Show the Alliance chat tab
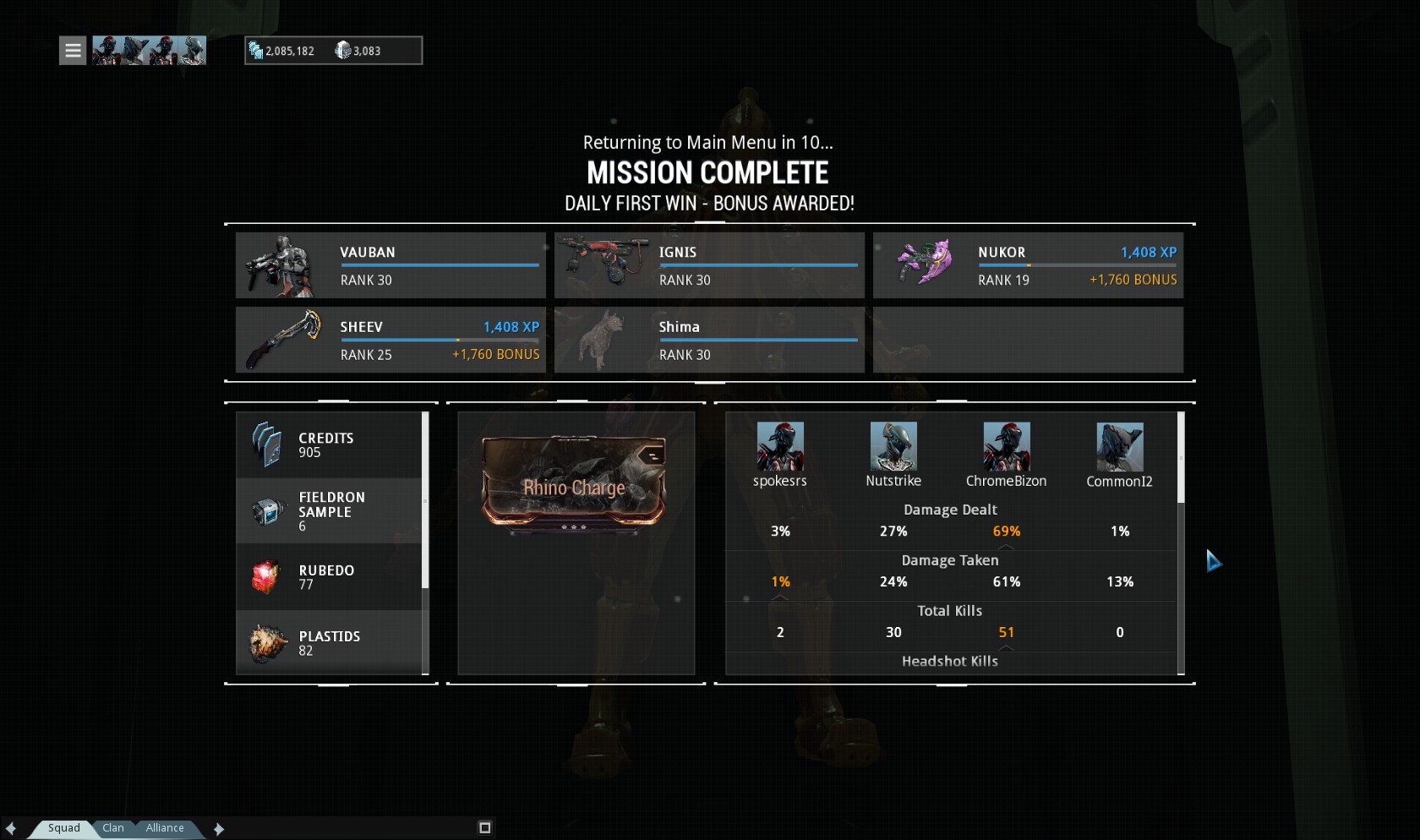The image size is (1420, 840). tap(164, 828)
